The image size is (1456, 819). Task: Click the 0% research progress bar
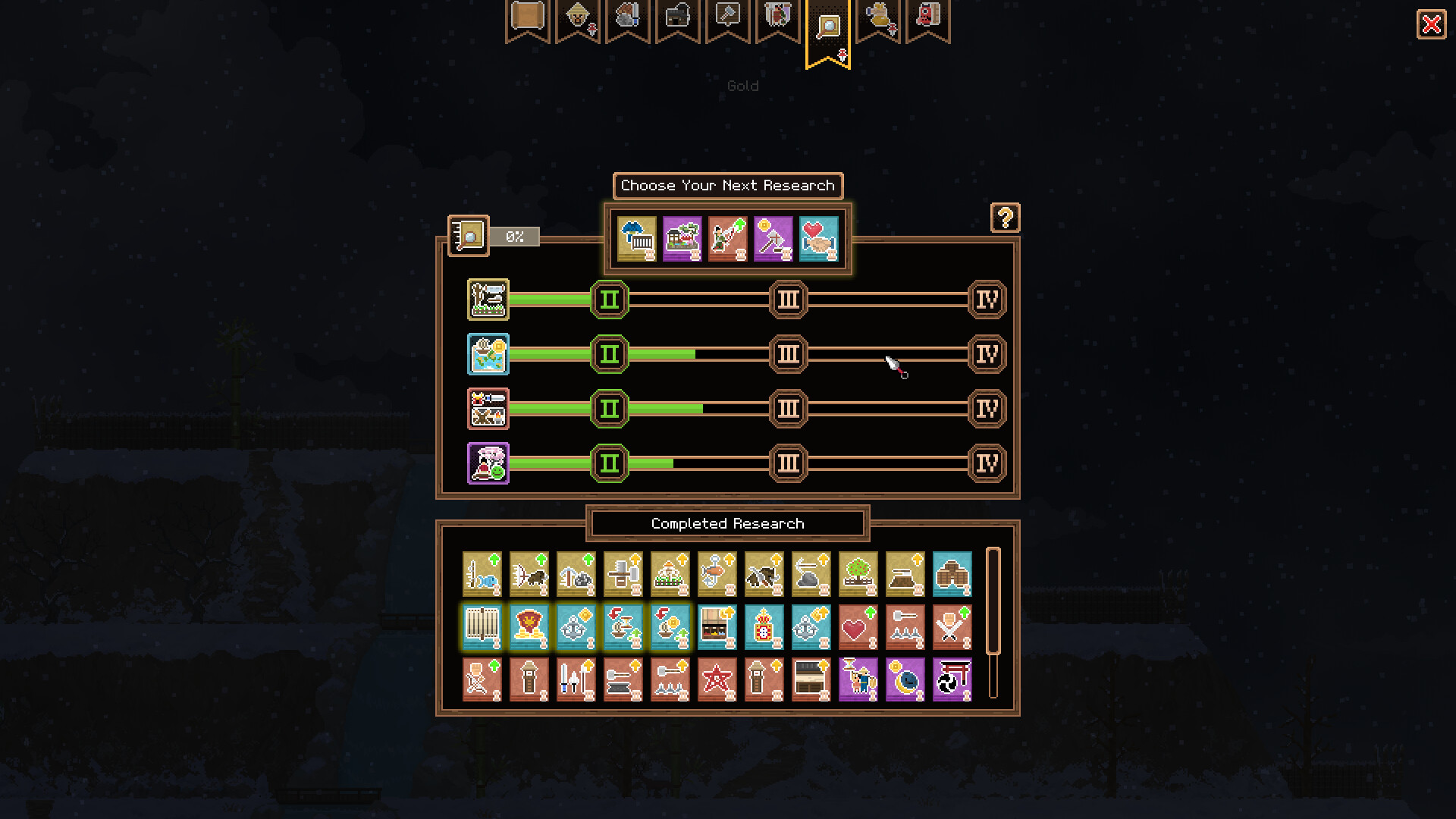pos(515,237)
